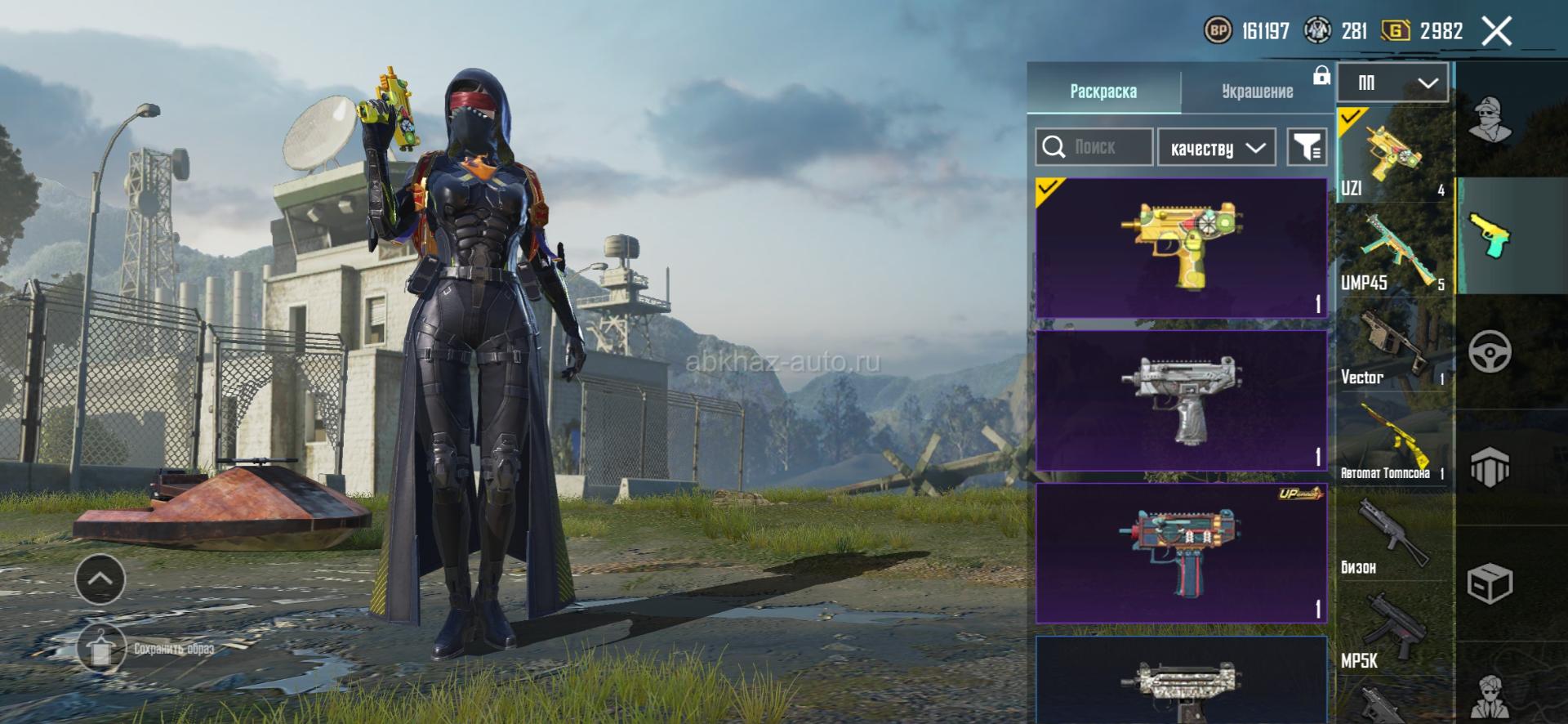Open the filter funnel button
Screen dimensions: 1568x724
1307,148
